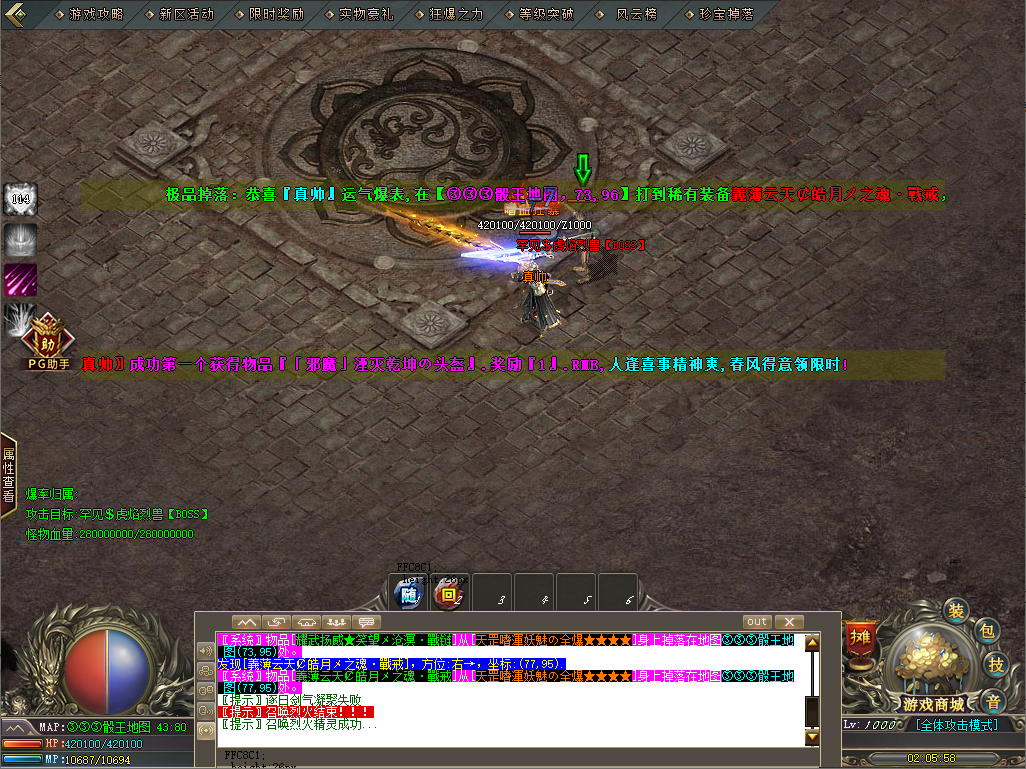Close the chat window with the X button
Image resolution: width=1026 pixels, height=769 pixels.
(x=789, y=622)
